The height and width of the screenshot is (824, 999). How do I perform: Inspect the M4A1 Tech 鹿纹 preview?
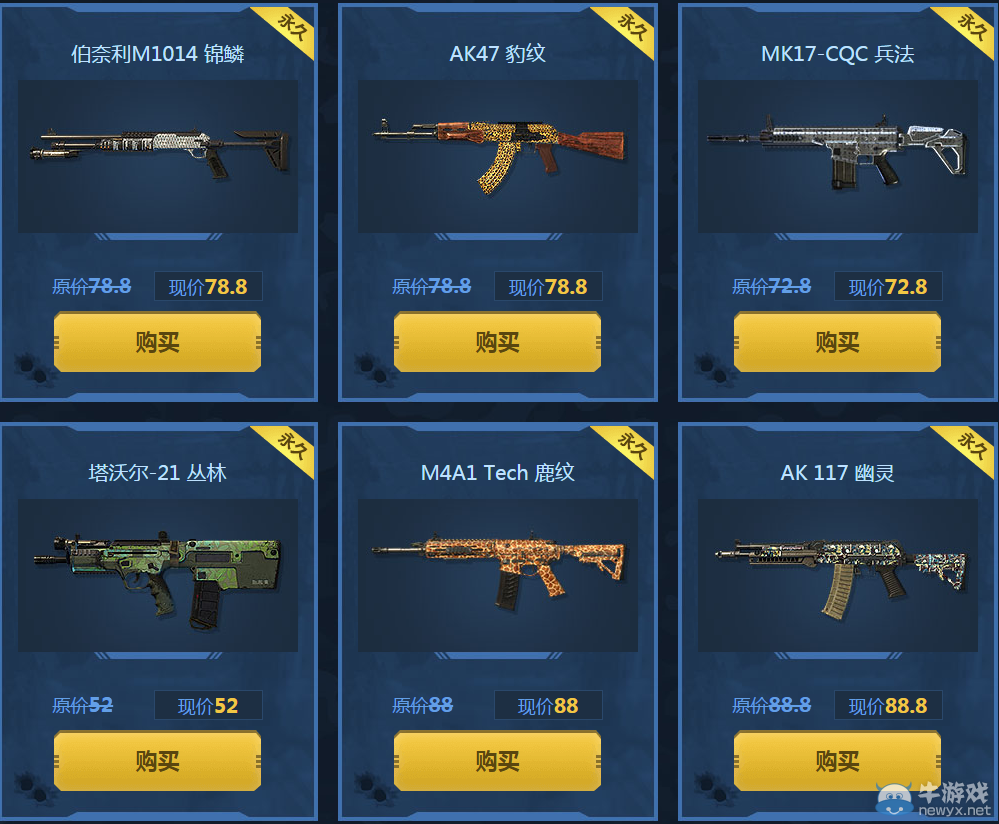(x=498, y=575)
